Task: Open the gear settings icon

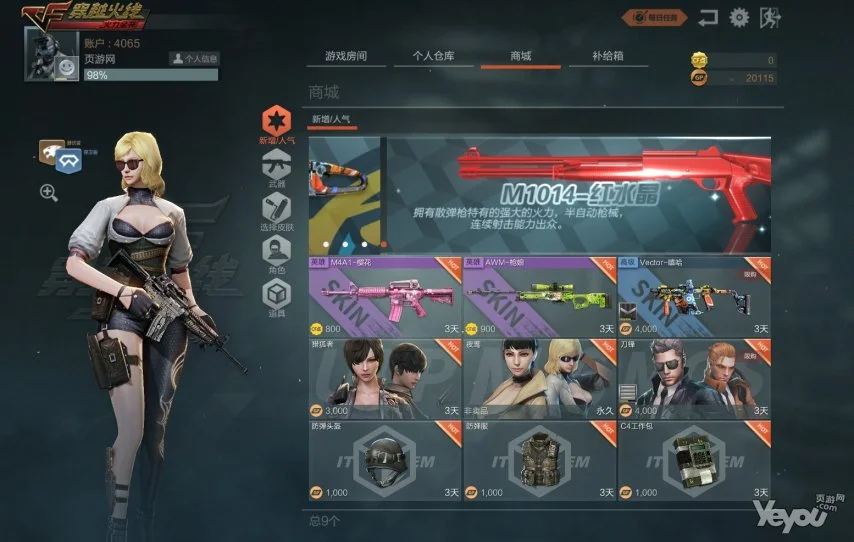Action: [x=739, y=17]
